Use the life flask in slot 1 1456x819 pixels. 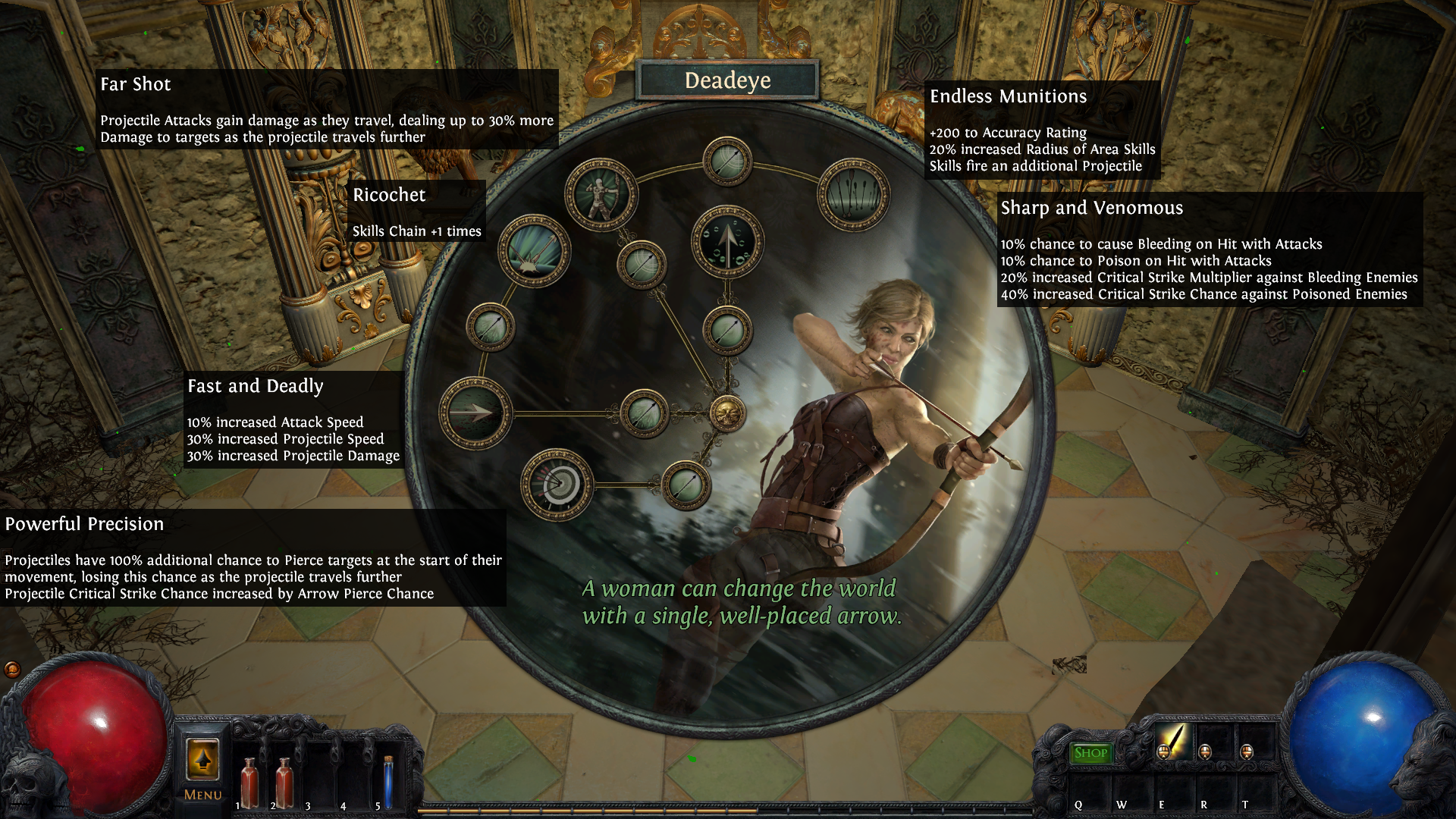[249, 781]
